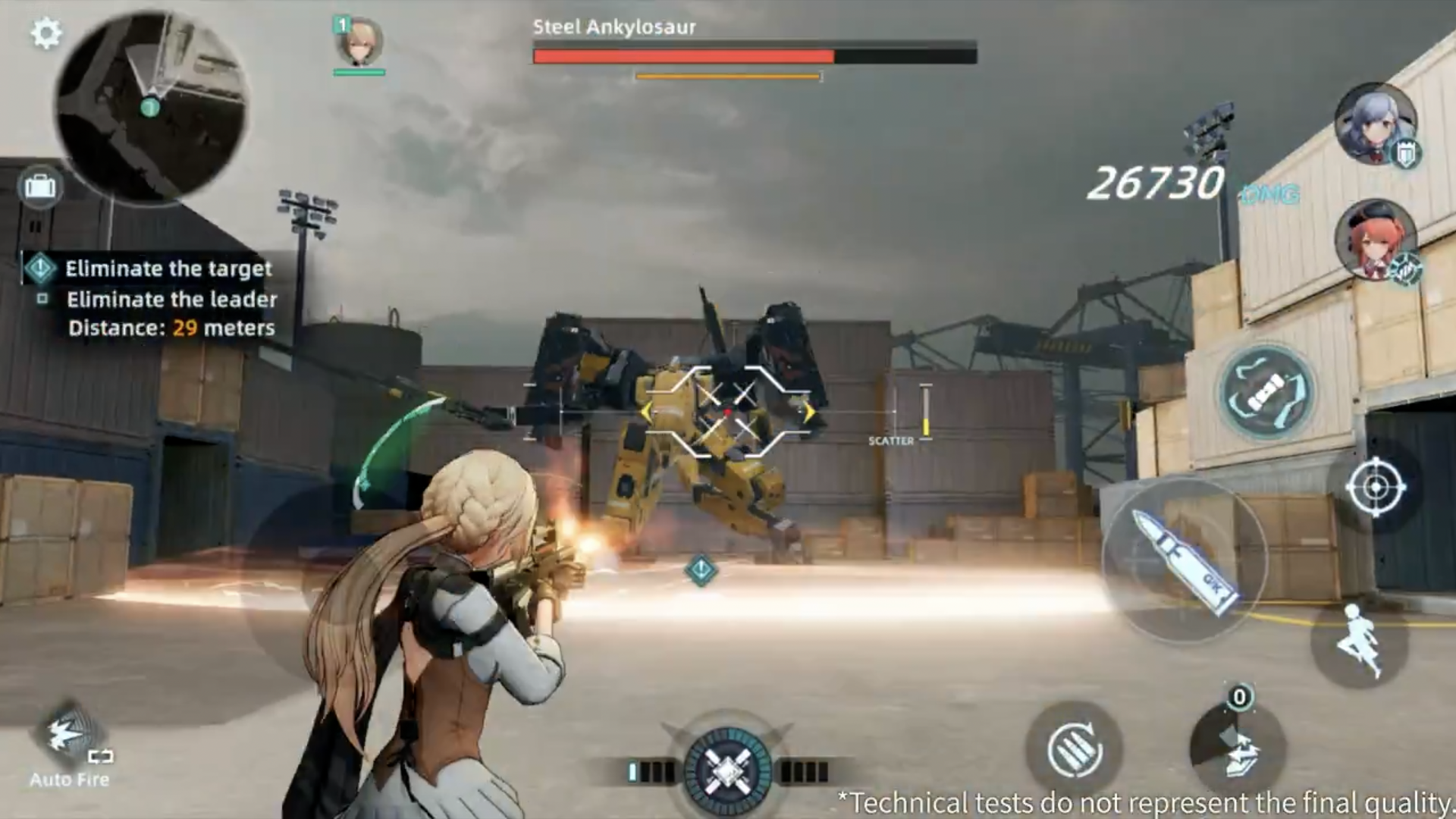
Task: Select the Eliminate the target objective
Action: 168,268
